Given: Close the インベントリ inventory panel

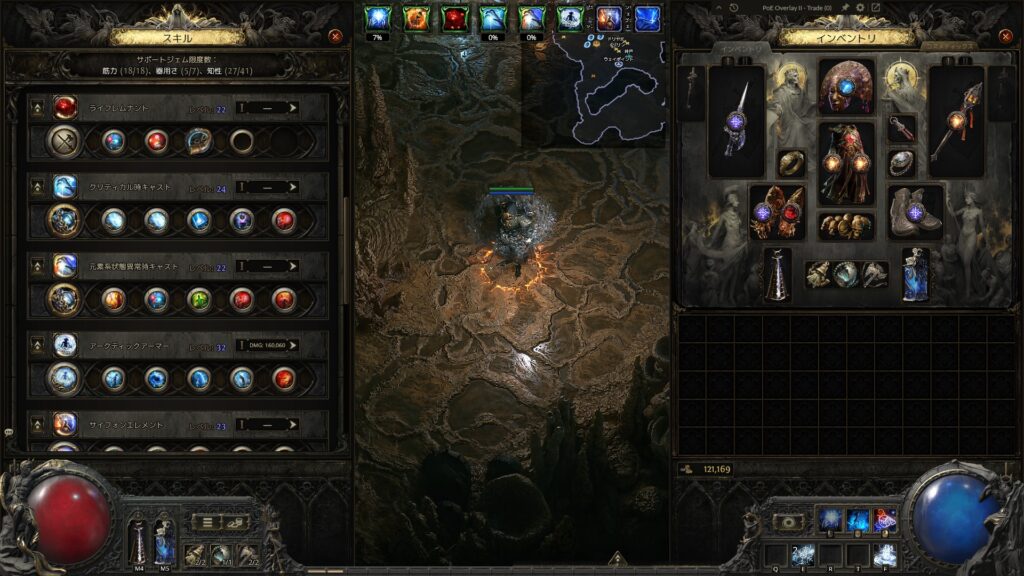Looking at the screenshot, I should point(1003,36).
